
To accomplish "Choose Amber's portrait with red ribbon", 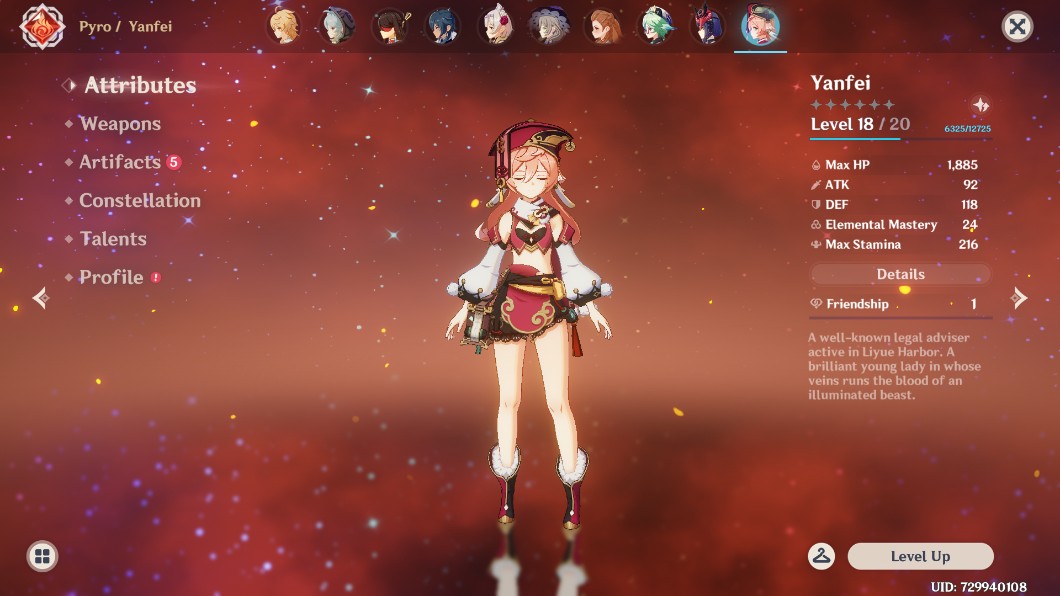I will point(389,26).
